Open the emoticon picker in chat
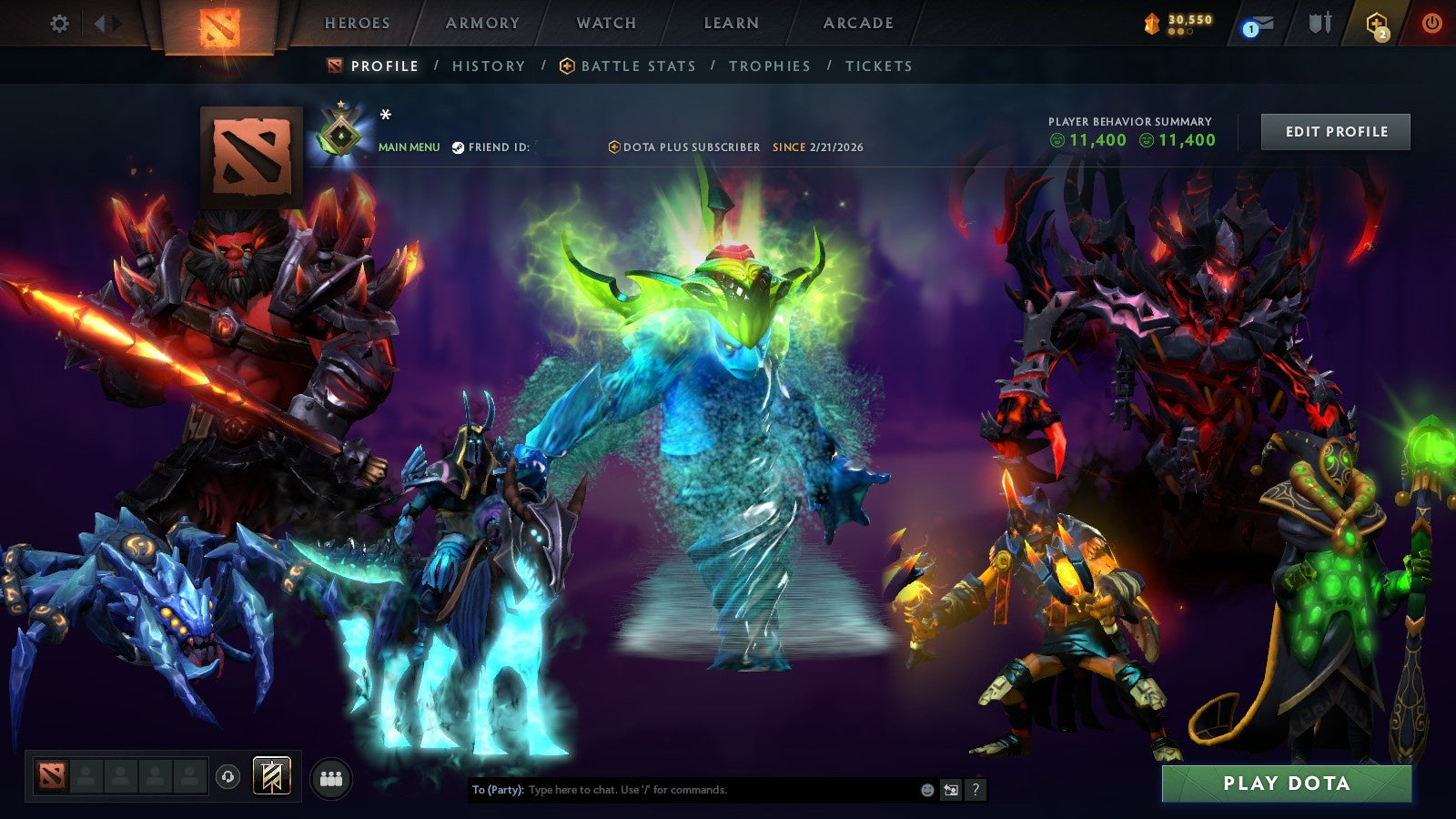Viewport: 1456px width, 819px height. [926, 790]
